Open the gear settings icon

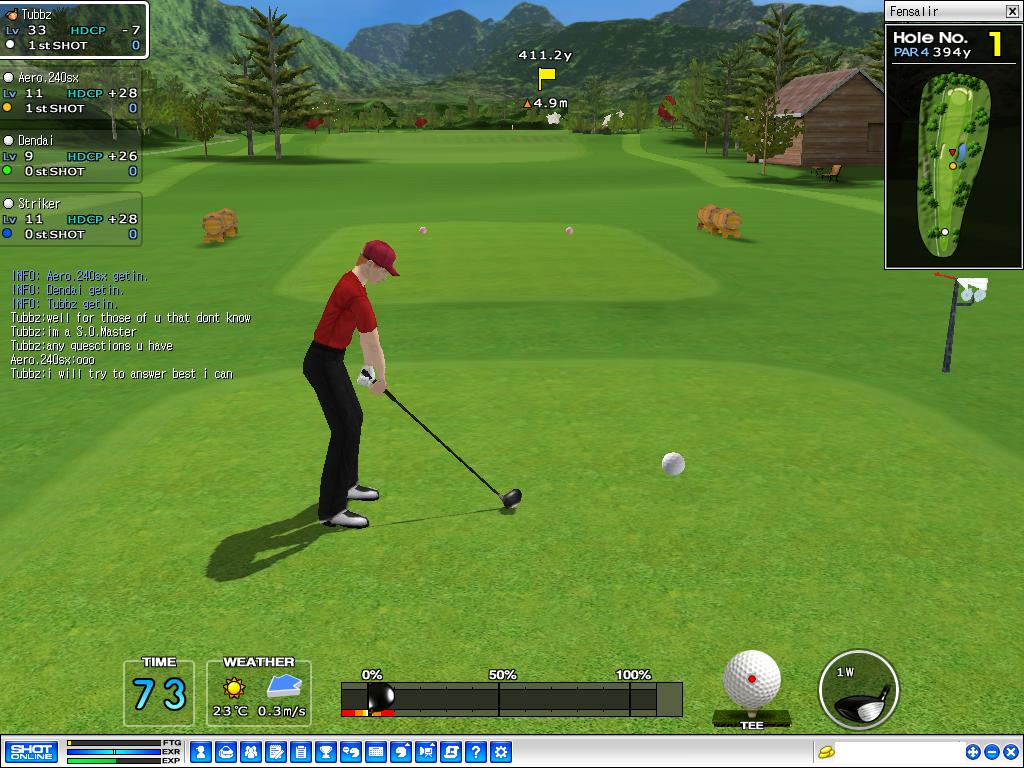501,752
